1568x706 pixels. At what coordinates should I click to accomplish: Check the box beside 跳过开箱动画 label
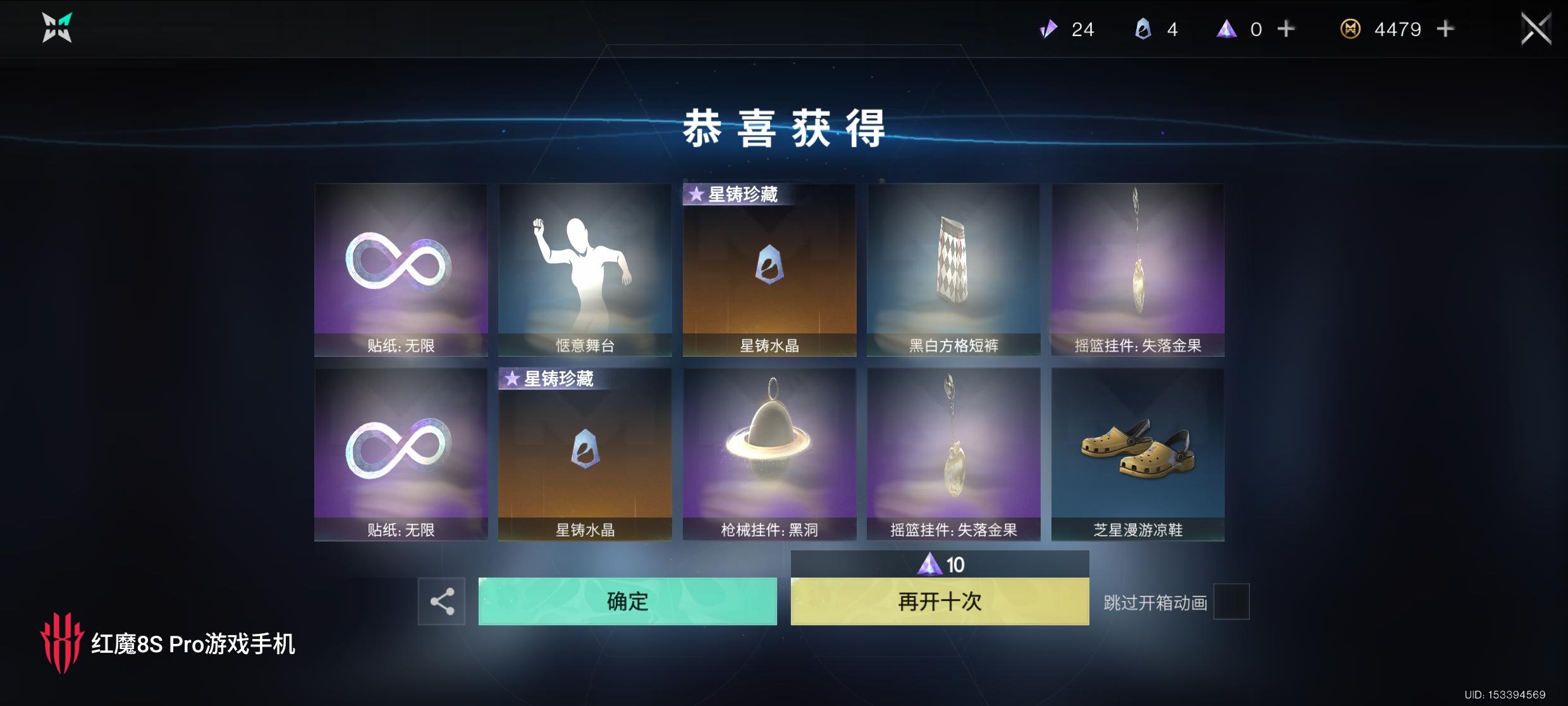(1232, 602)
